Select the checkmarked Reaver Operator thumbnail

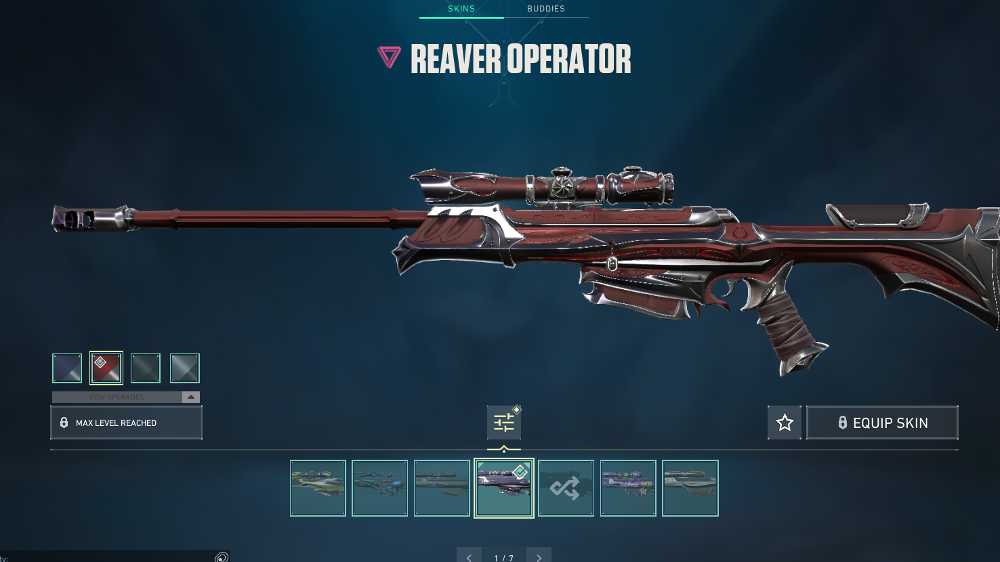(504, 488)
